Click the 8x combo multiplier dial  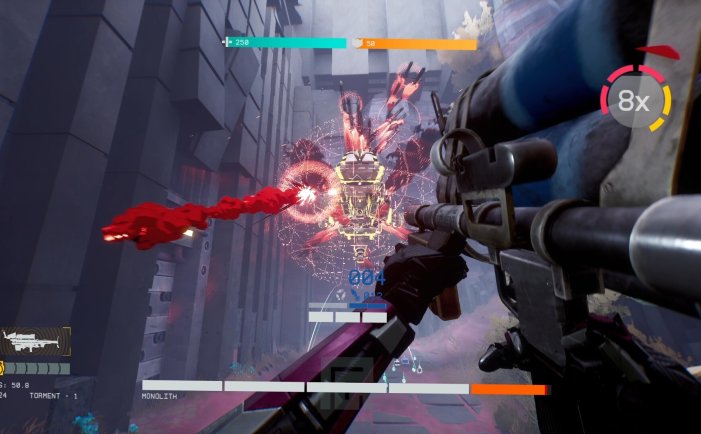635,100
